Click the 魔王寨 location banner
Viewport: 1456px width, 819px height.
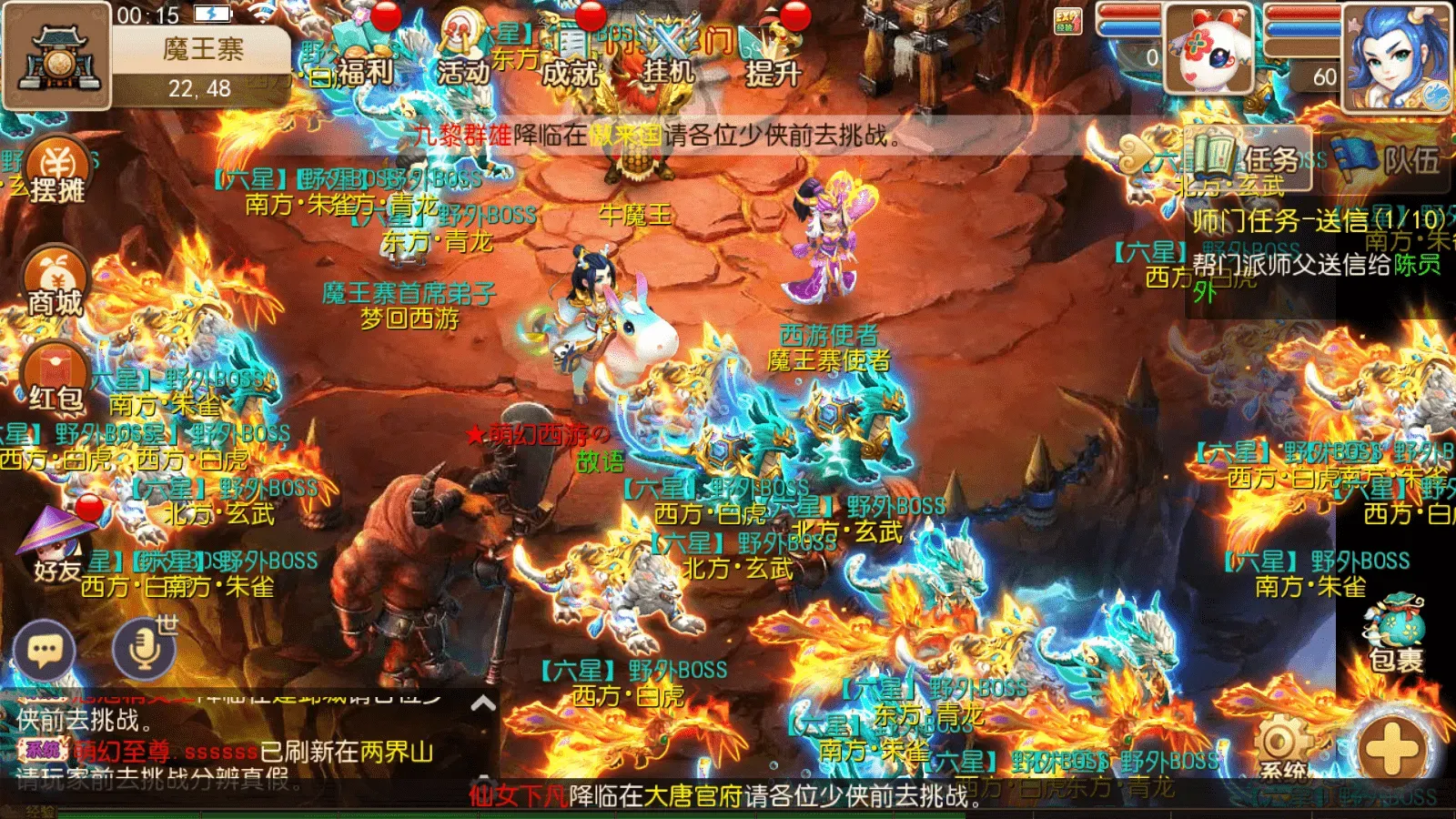(x=202, y=50)
